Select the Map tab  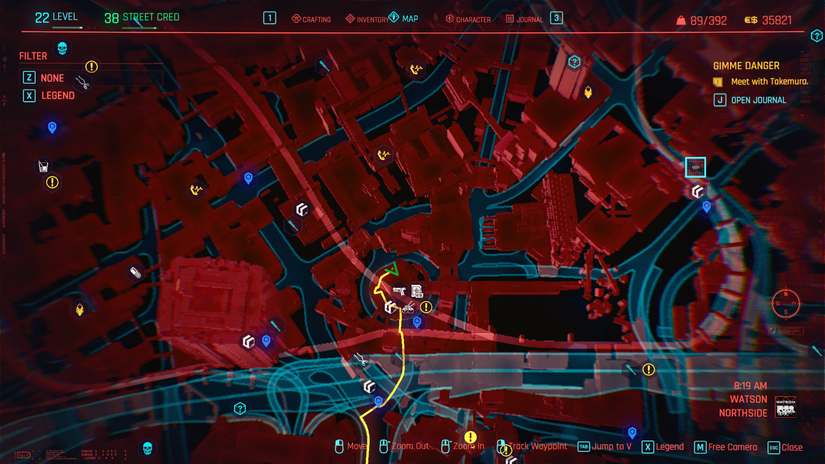pos(404,18)
